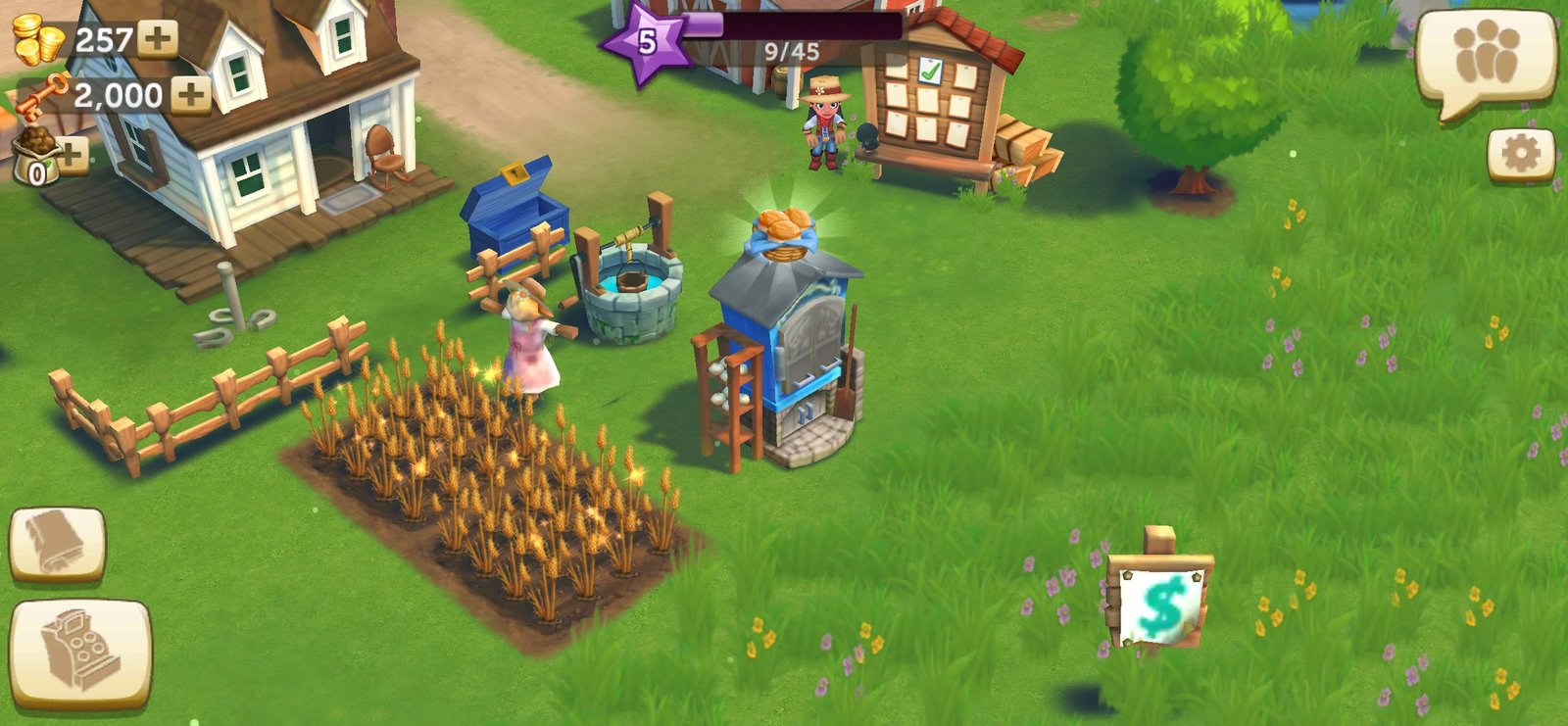Open the gear settings menu
1568x726 pixels.
(1520, 154)
